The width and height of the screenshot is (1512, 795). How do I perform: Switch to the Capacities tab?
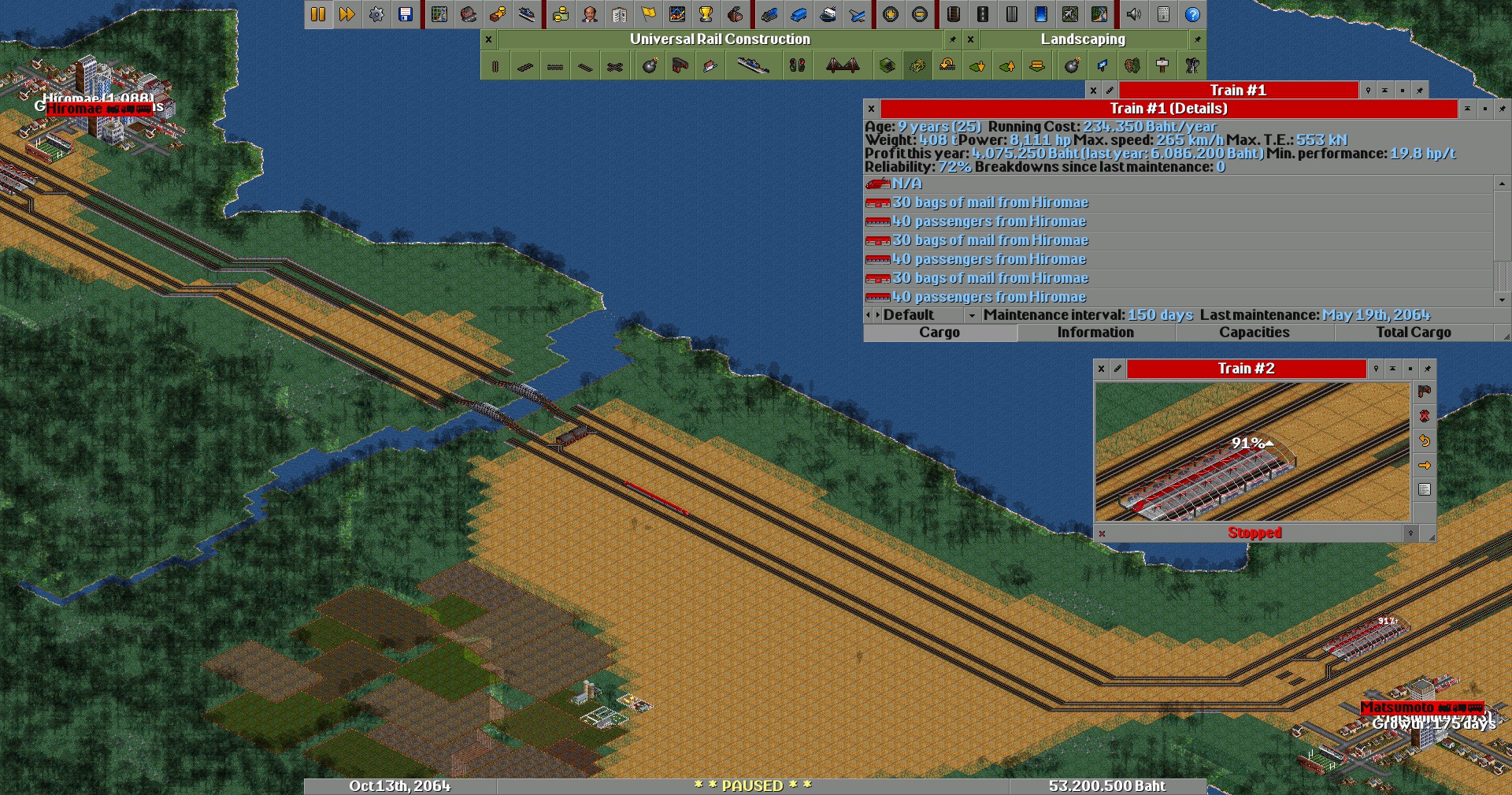click(1254, 332)
